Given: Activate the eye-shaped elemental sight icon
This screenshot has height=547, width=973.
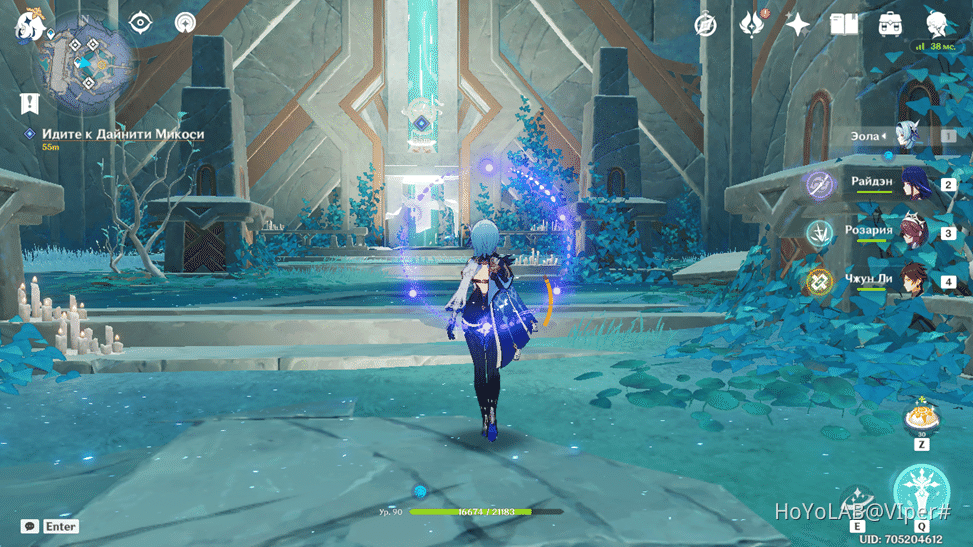Looking at the screenshot, I should point(141,22).
